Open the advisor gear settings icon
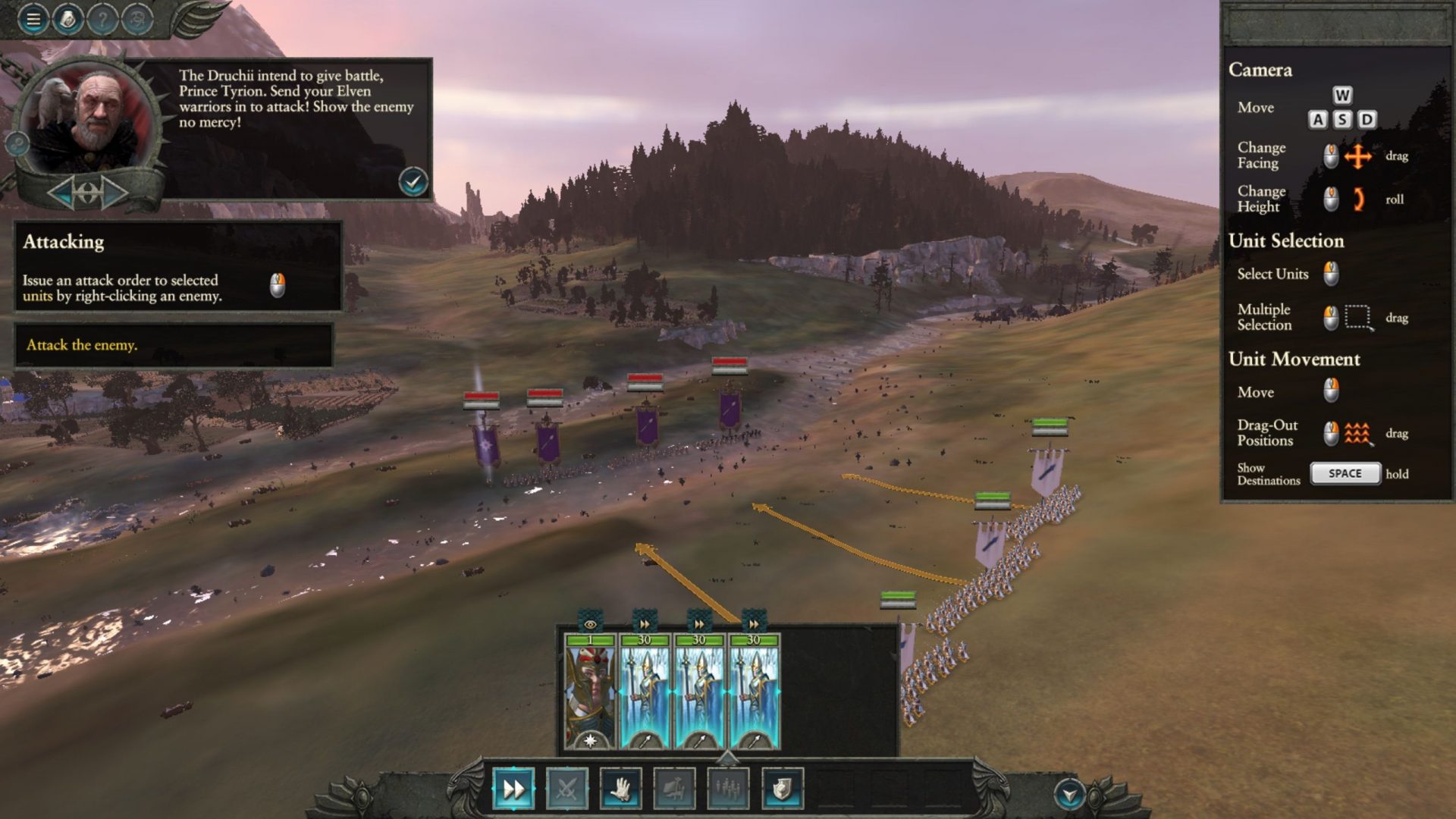 click(x=17, y=143)
